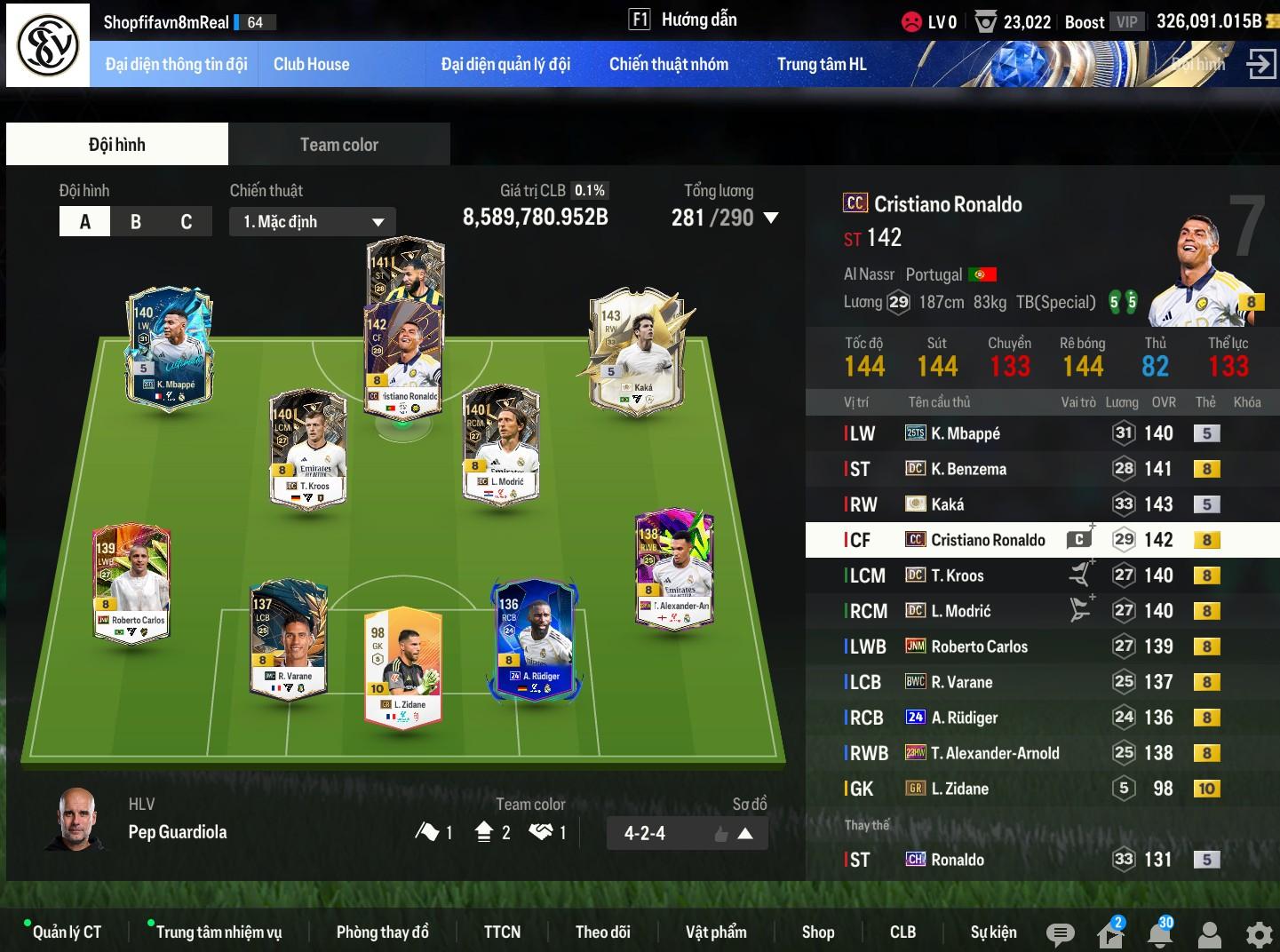Viewport: 1280px width, 952px height.
Task: Open the Shop from the bottom bar
Action: (x=817, y=932)
